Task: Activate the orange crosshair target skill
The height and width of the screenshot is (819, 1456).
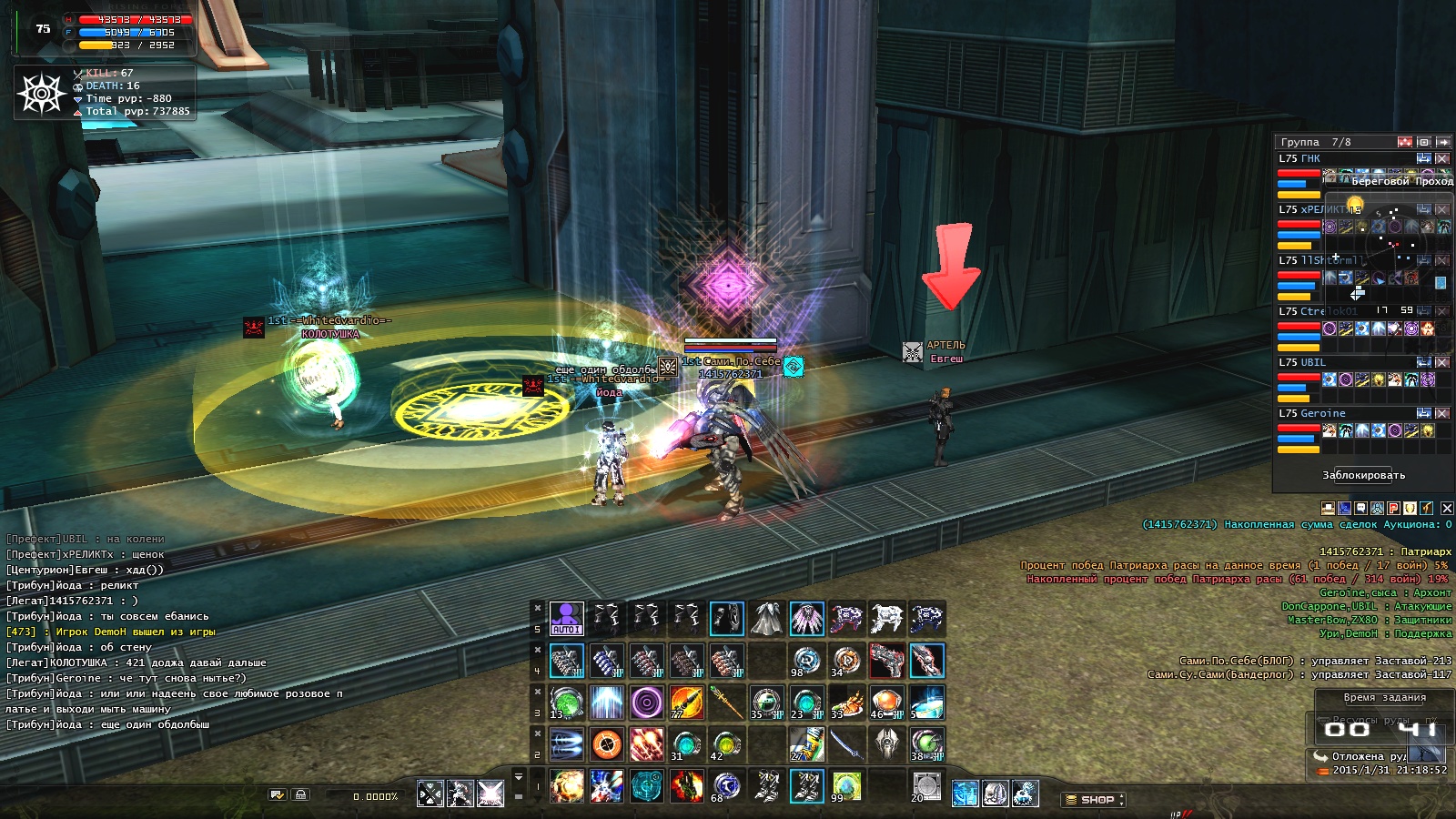Action: point(606,744)
